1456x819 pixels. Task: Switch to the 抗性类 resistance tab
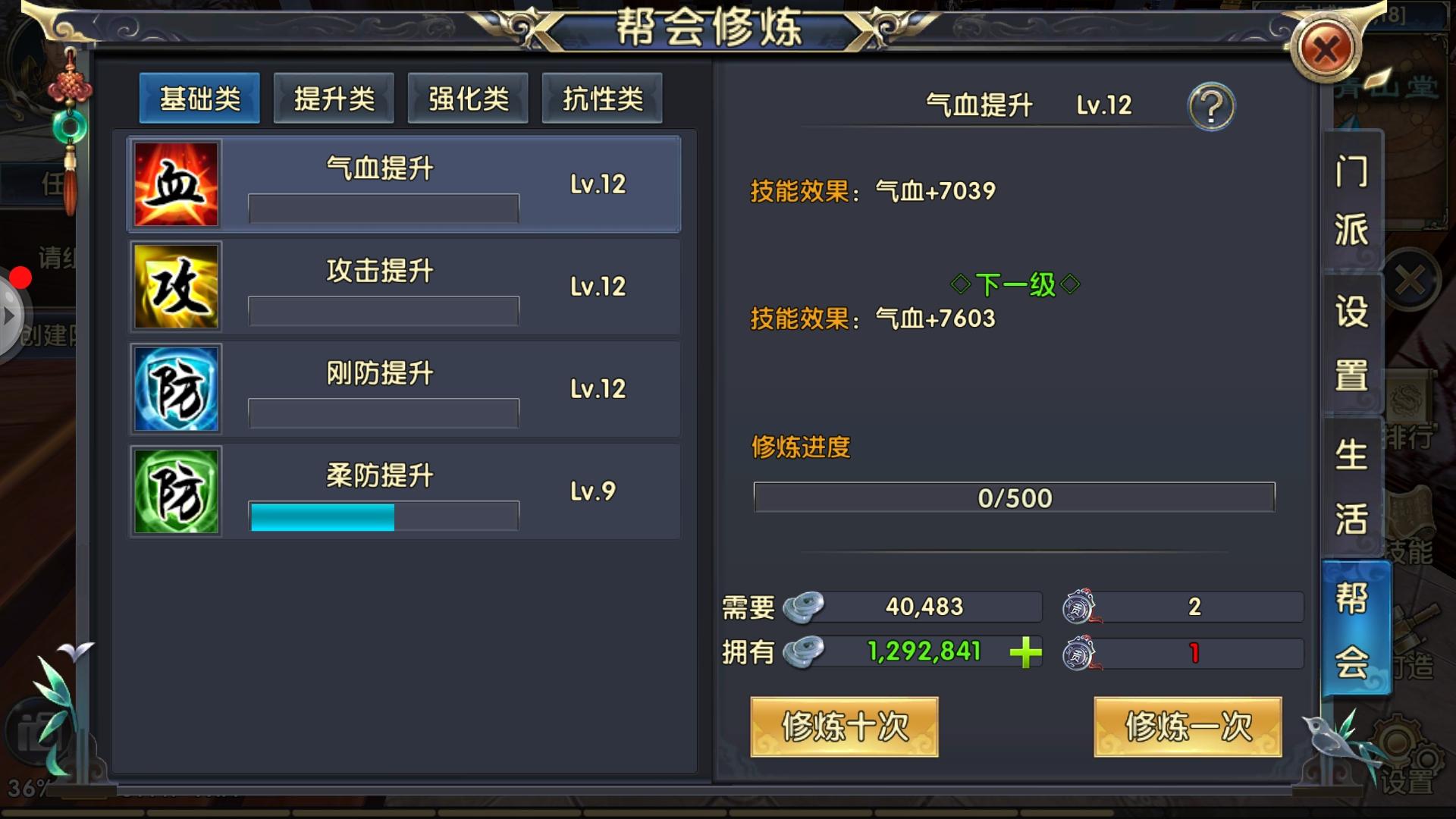(602, 97)
